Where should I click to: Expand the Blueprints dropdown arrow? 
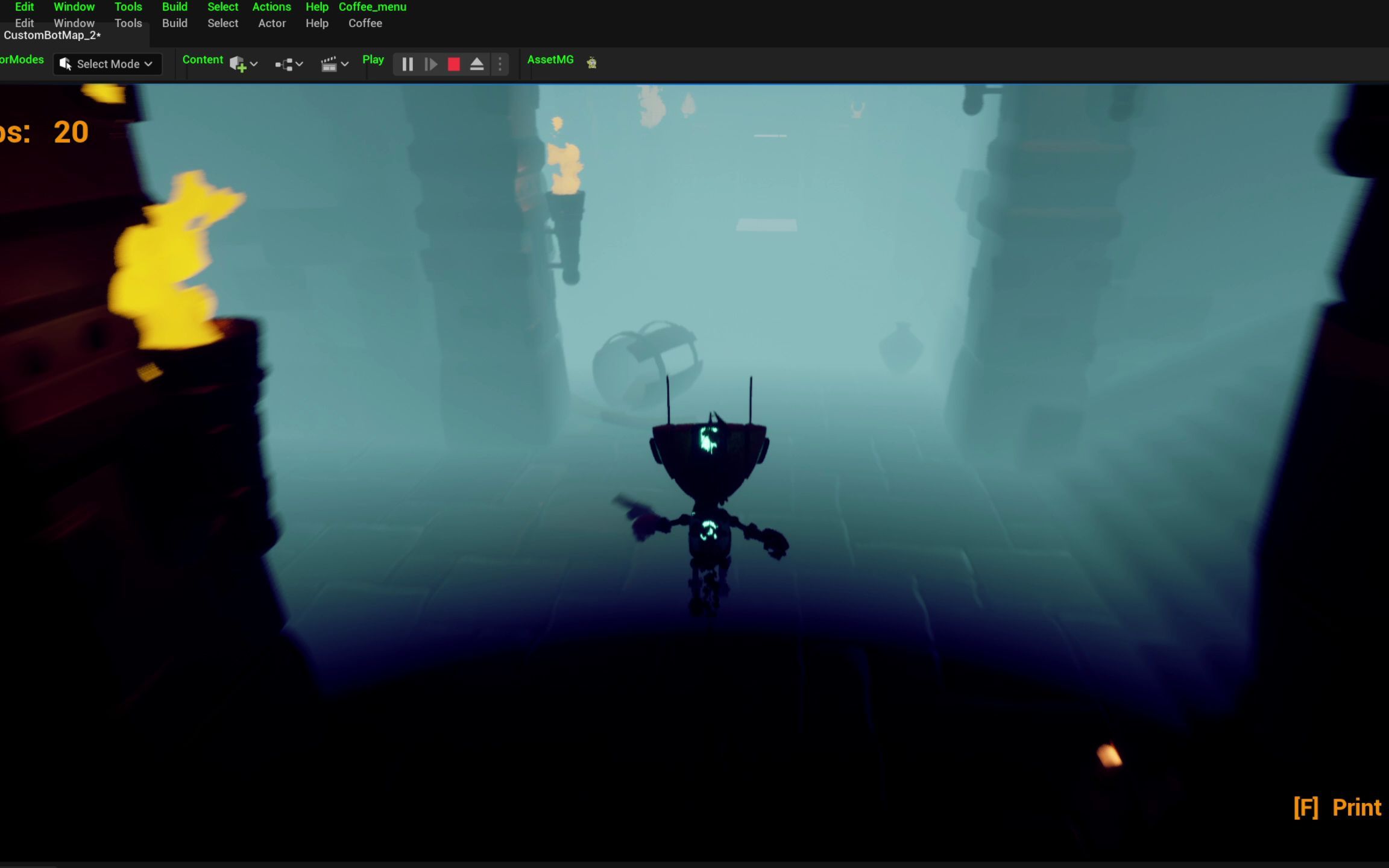tap(300, 64)
